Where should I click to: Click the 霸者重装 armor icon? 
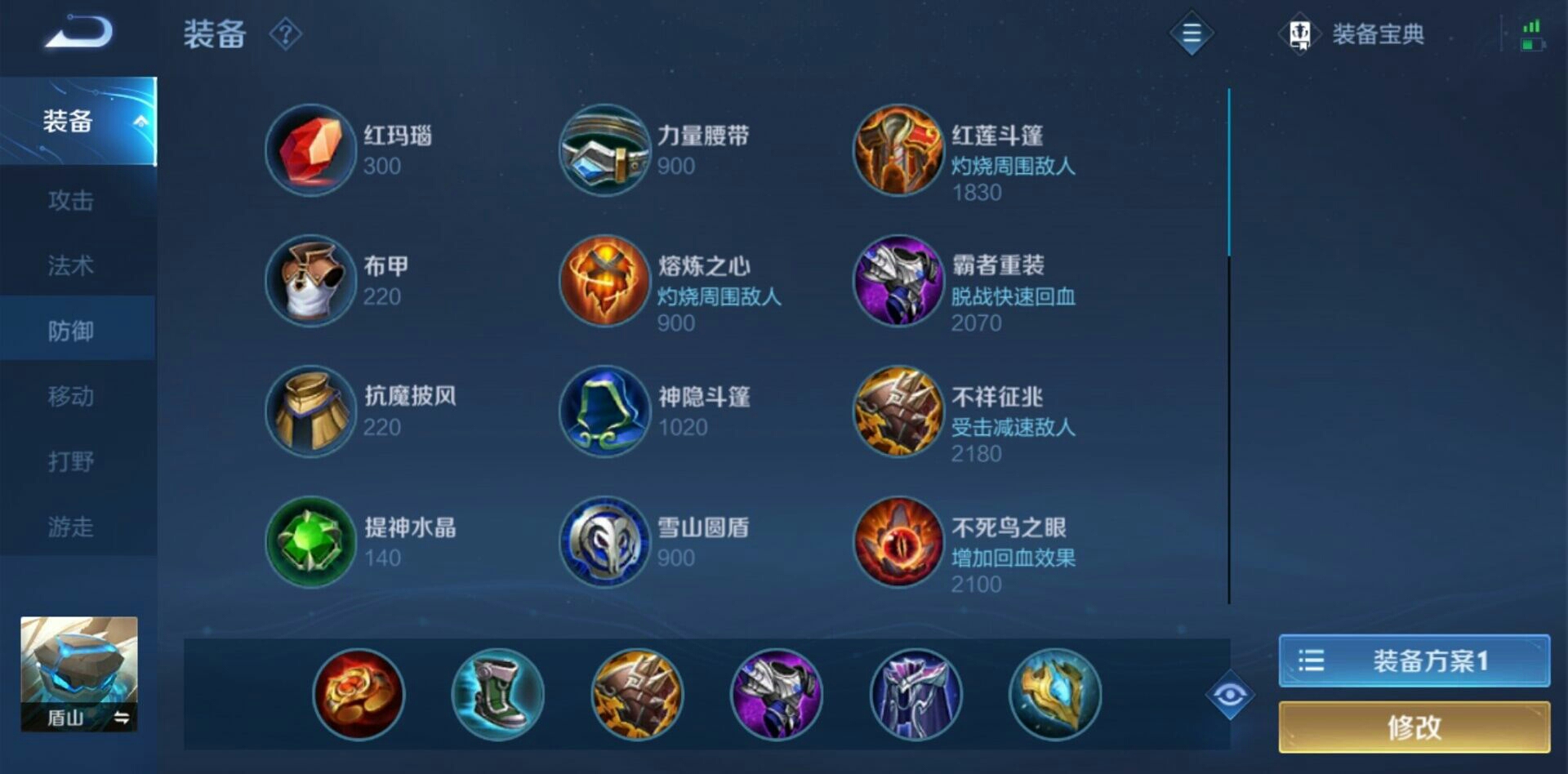[898, 282]
